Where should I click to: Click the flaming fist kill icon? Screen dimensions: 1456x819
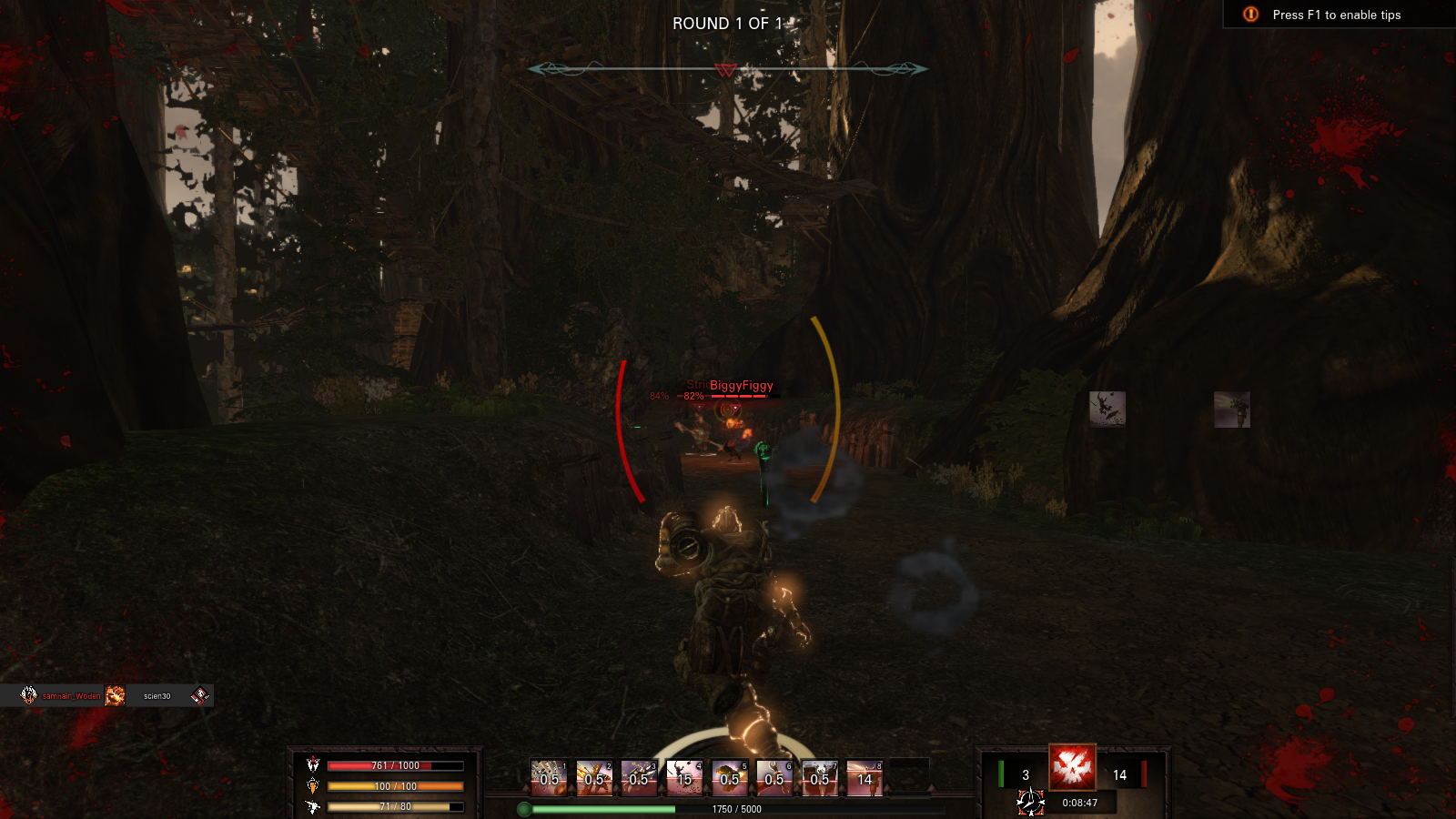115,696
